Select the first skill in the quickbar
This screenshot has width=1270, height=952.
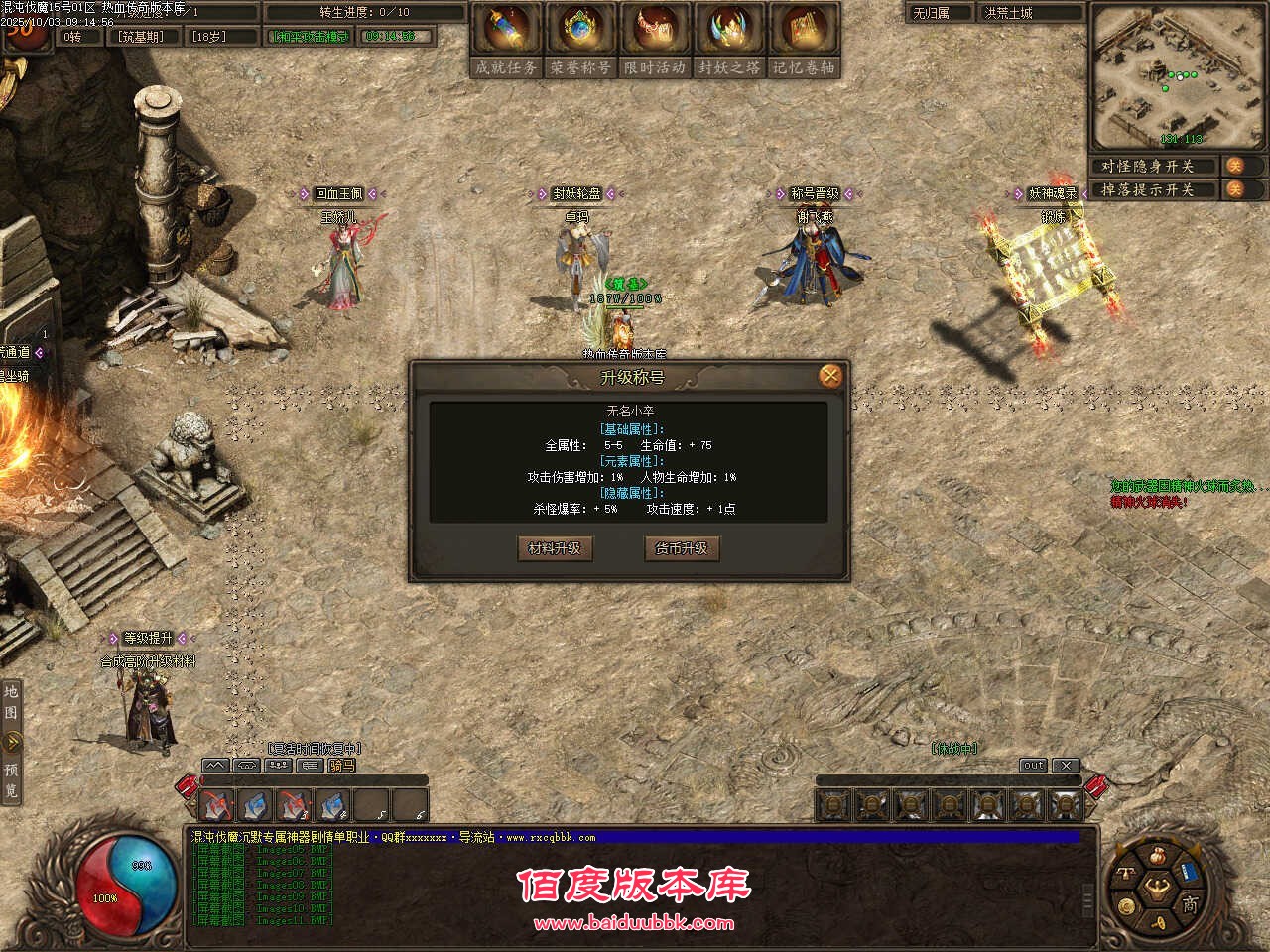click(x=217, y=805)
